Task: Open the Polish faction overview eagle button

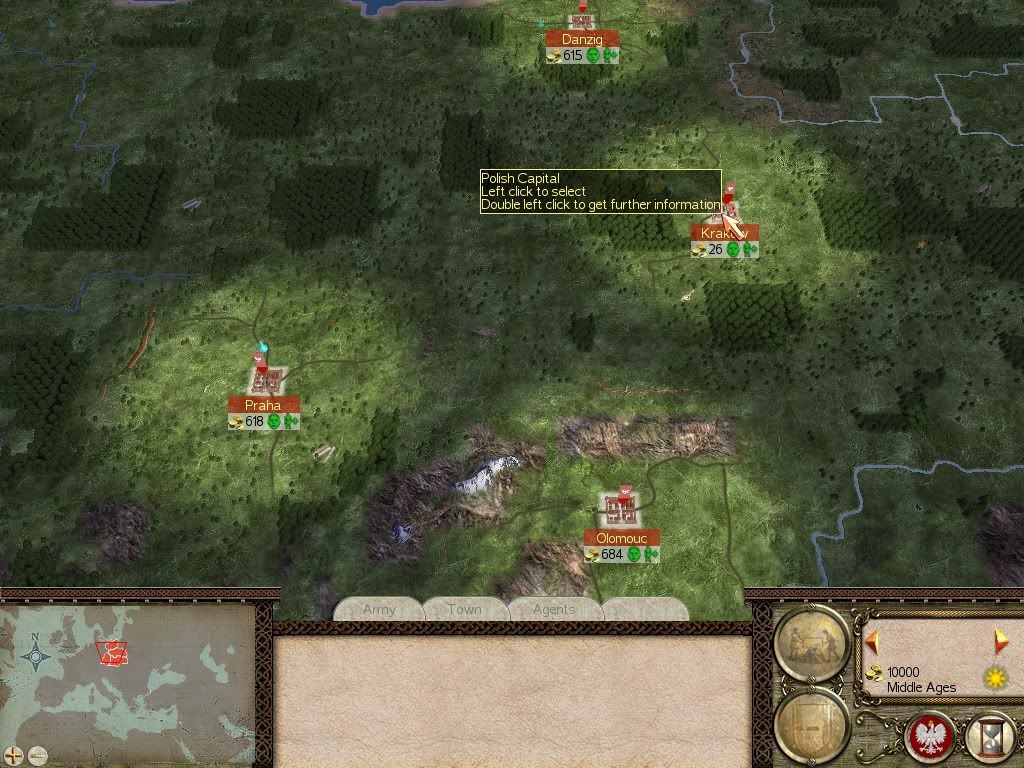Action: click(x=929, y=736)
